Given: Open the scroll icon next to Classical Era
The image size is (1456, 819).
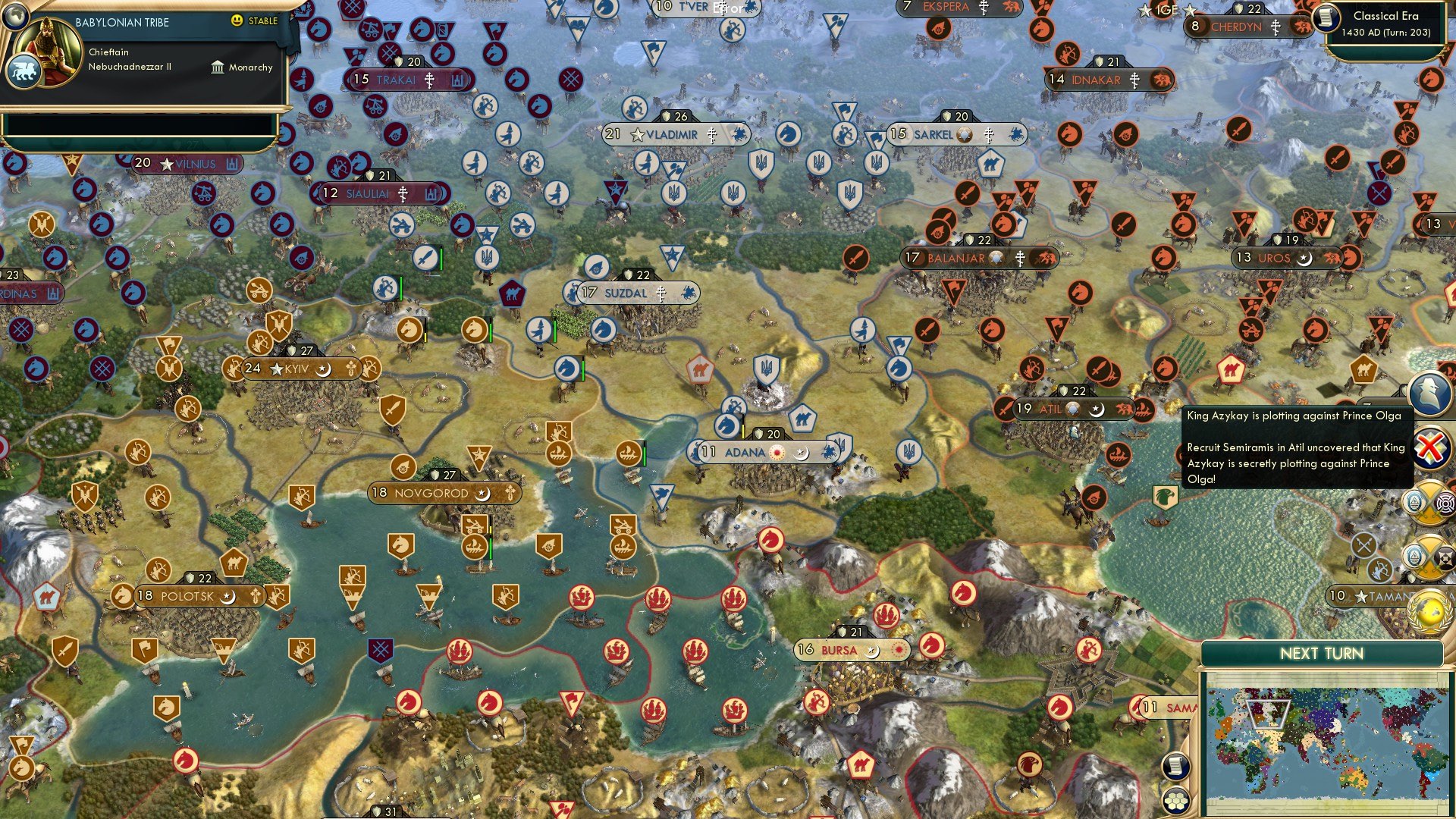Looking at the screenshot, I should 1326,17.
